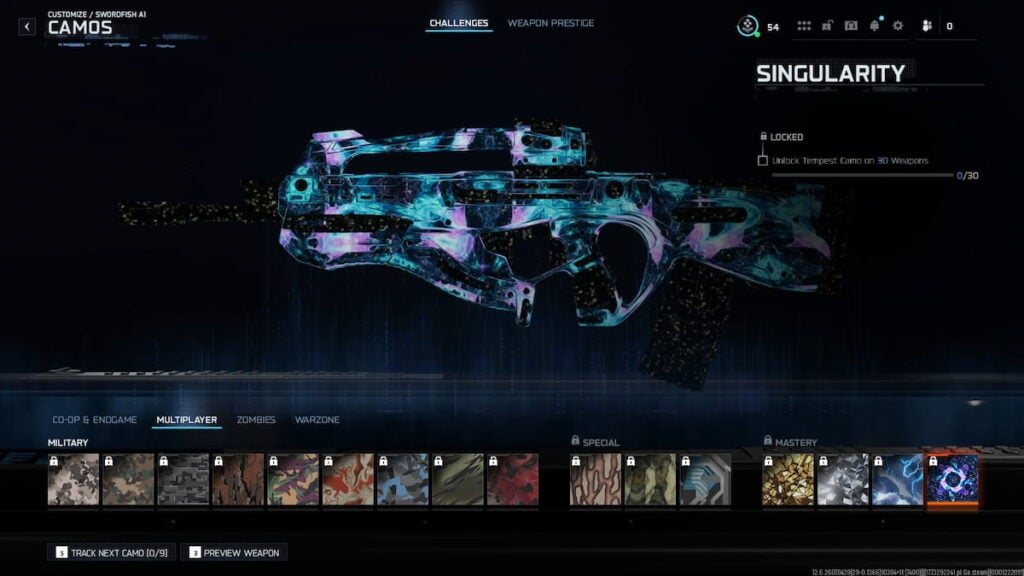Select the grey digital pixel military camo
Screen dimensions: 1024x576
click(x=182, y=480)
